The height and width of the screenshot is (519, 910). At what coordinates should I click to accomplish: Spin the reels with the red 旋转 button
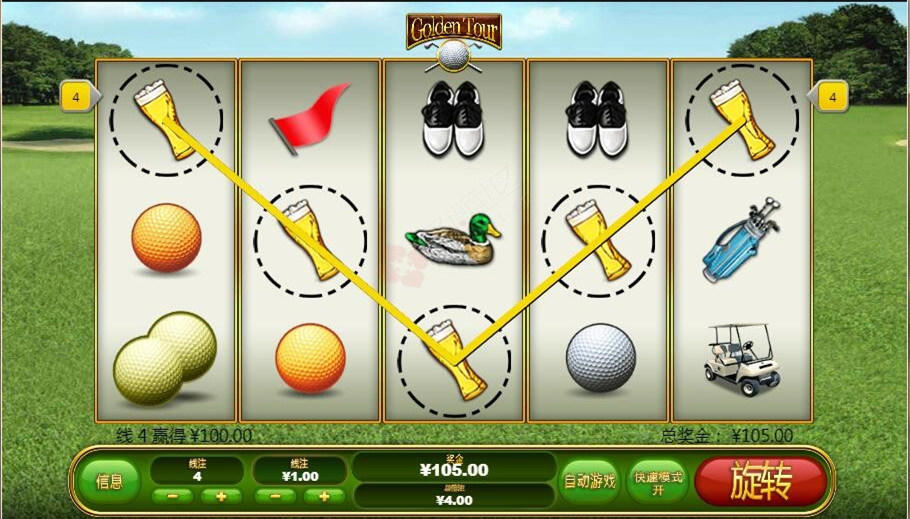(761, 482)
